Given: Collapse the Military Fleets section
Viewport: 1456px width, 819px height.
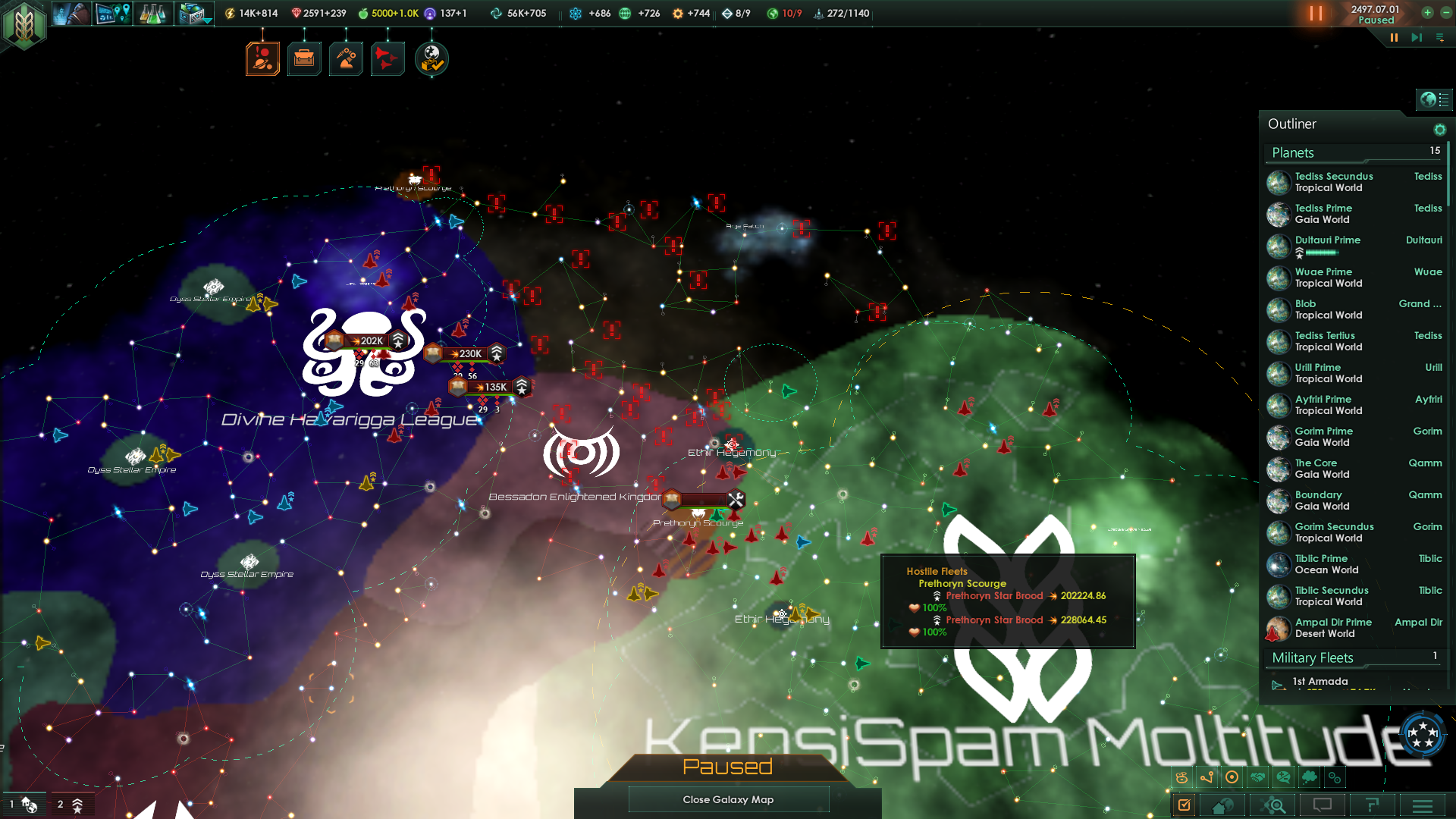Looking at the screenshot, I should [1311, 657].
